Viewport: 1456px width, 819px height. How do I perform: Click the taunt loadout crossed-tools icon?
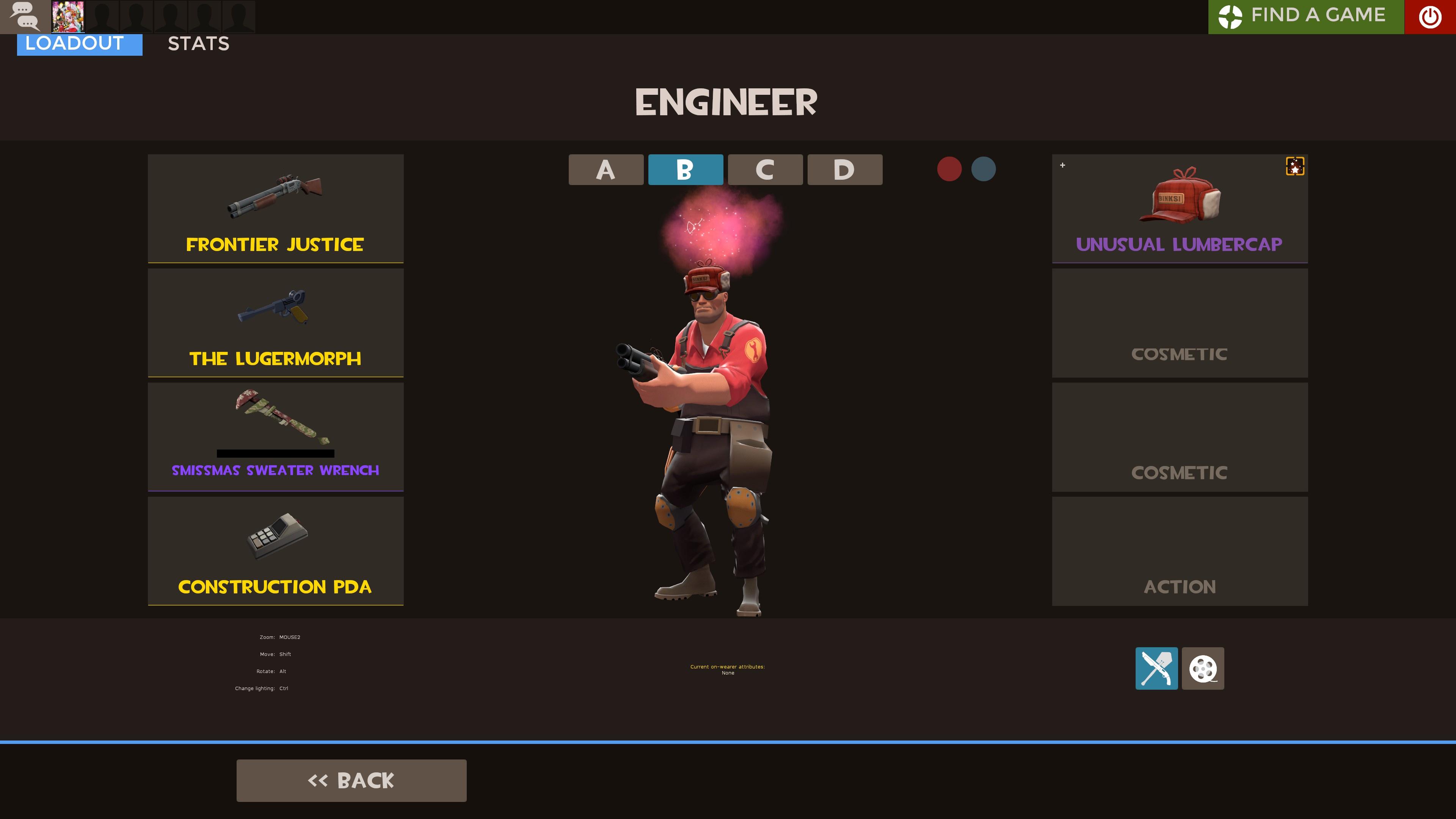(1156, 668)
